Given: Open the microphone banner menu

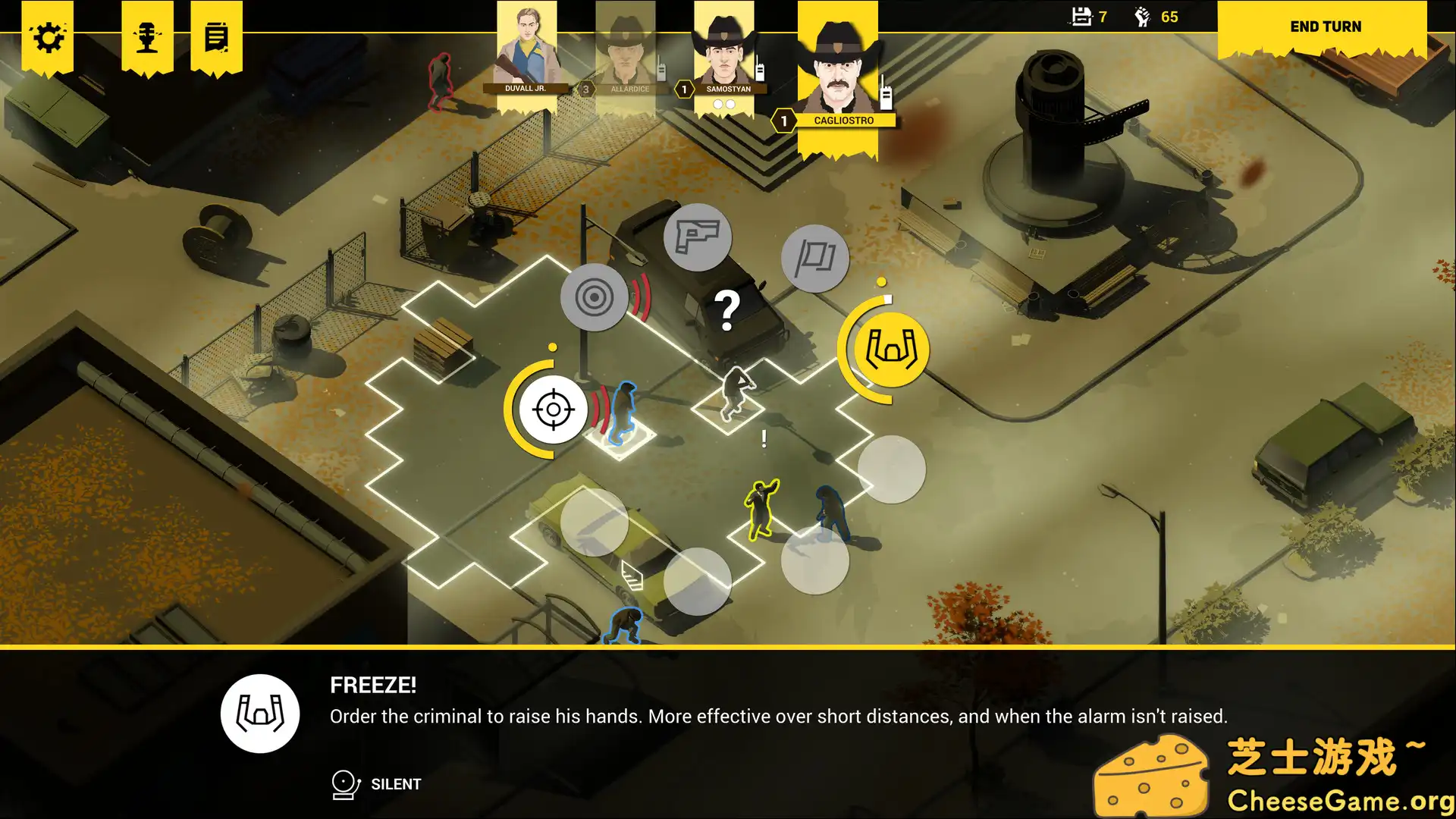Looking at the screenshot, I should point(147,37).
